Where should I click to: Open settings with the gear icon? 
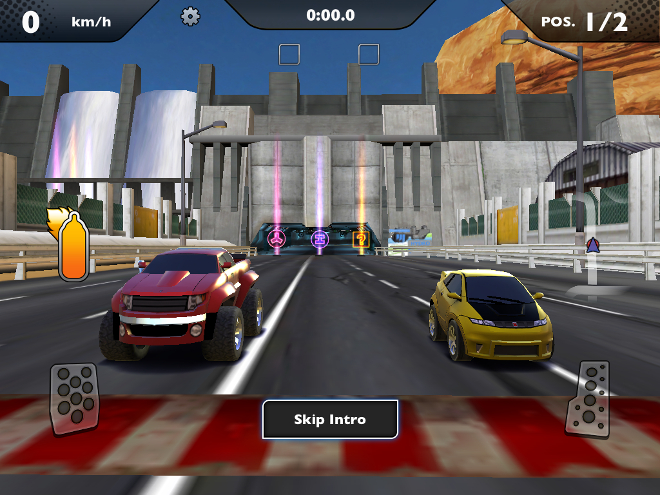(190, 16)
